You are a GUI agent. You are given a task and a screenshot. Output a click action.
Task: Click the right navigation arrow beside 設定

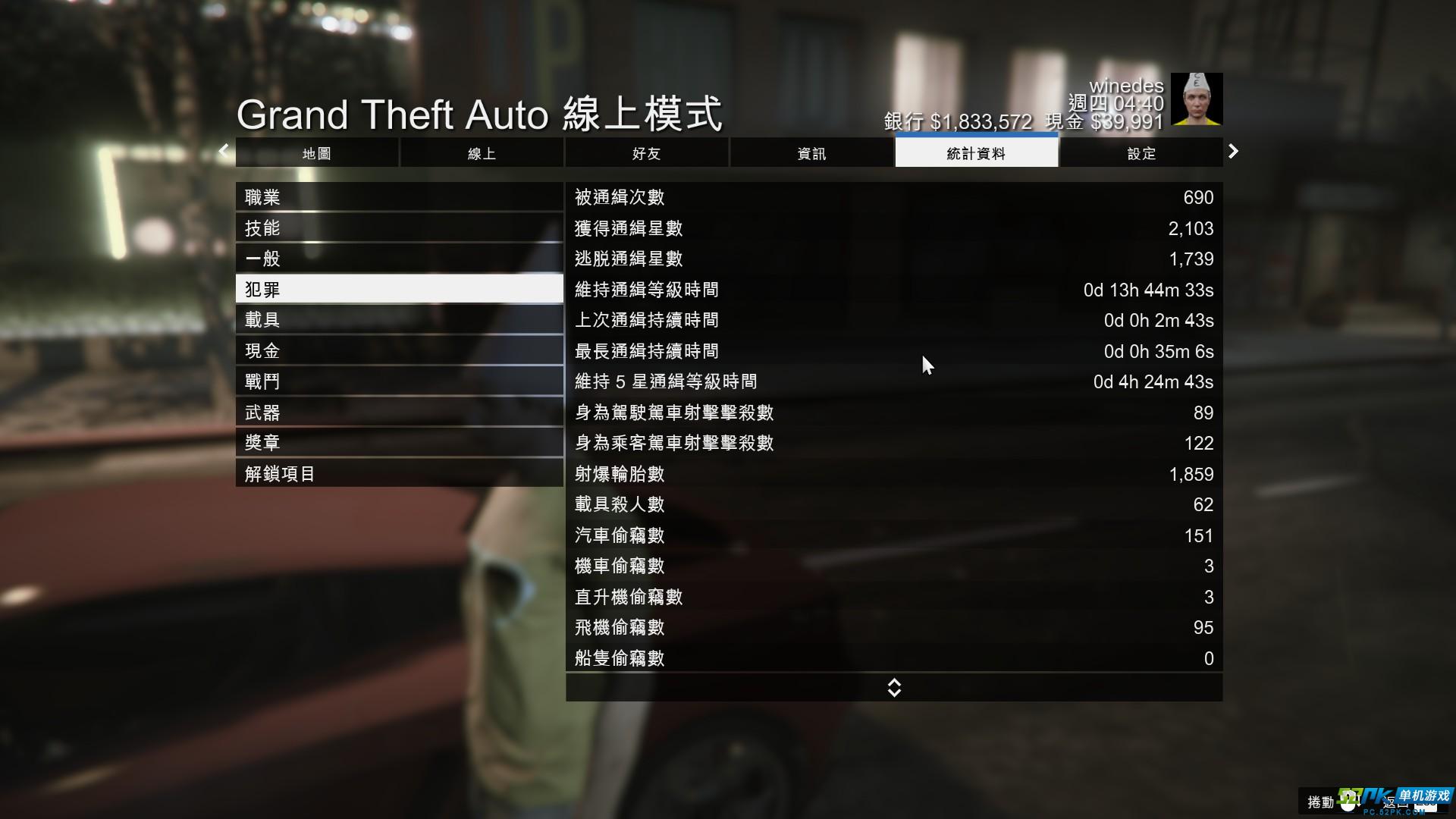pyautogui.click(x=1233, y=152)
